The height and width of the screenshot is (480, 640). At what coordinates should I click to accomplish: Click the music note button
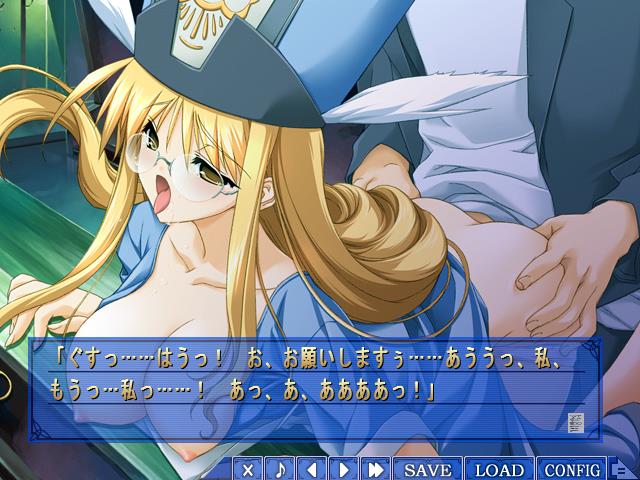[280, 469]
